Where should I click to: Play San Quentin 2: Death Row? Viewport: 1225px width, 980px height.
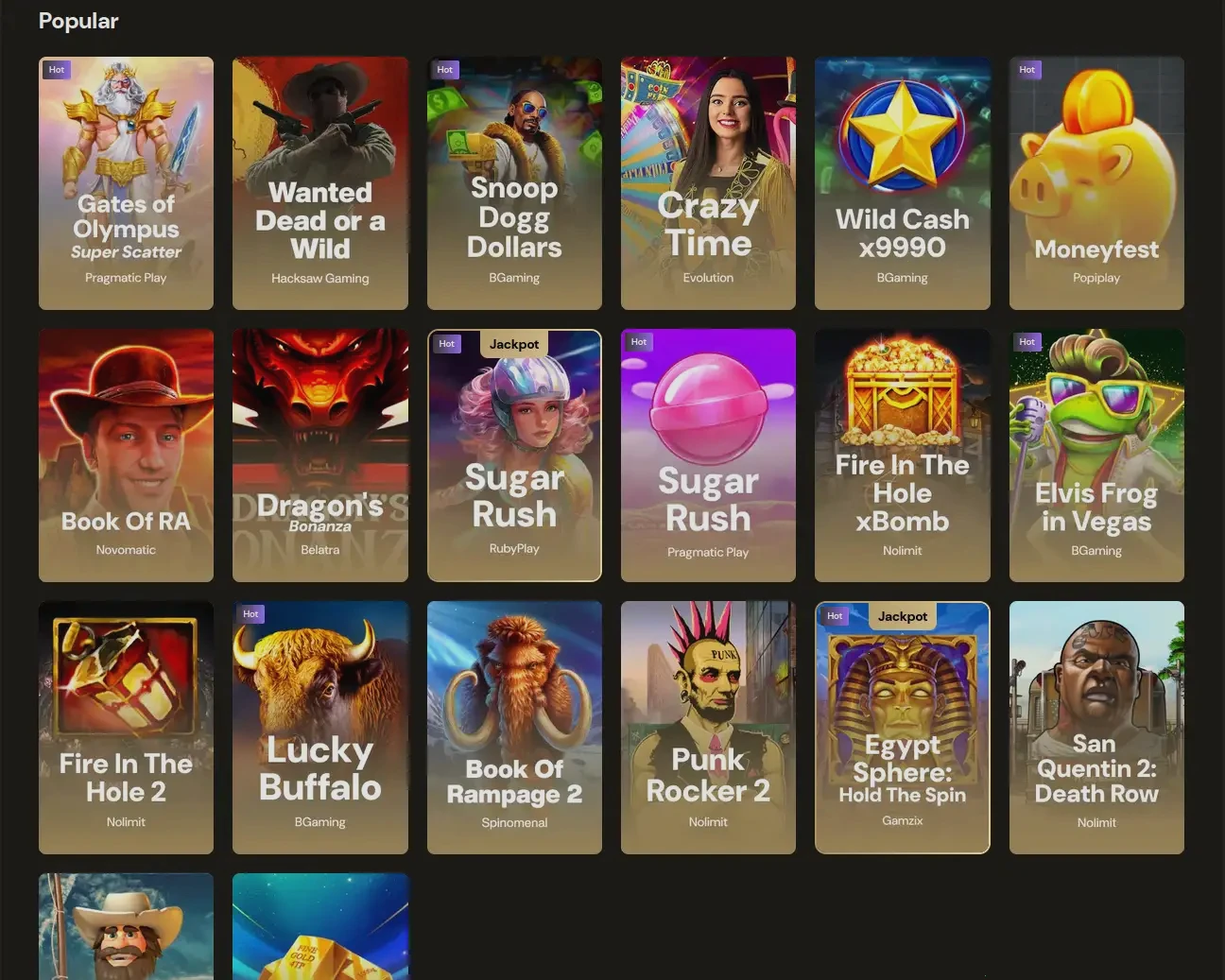(1096, 727)
